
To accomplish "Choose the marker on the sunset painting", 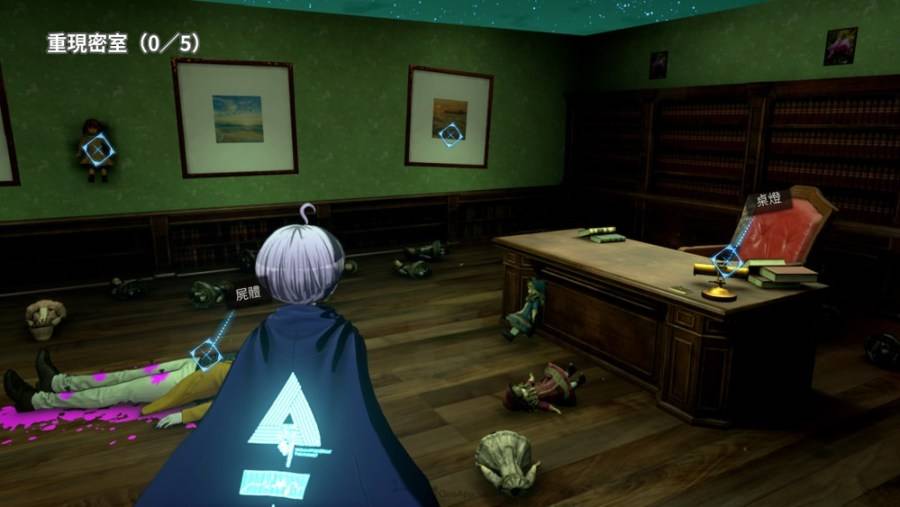I will [451, 134].
